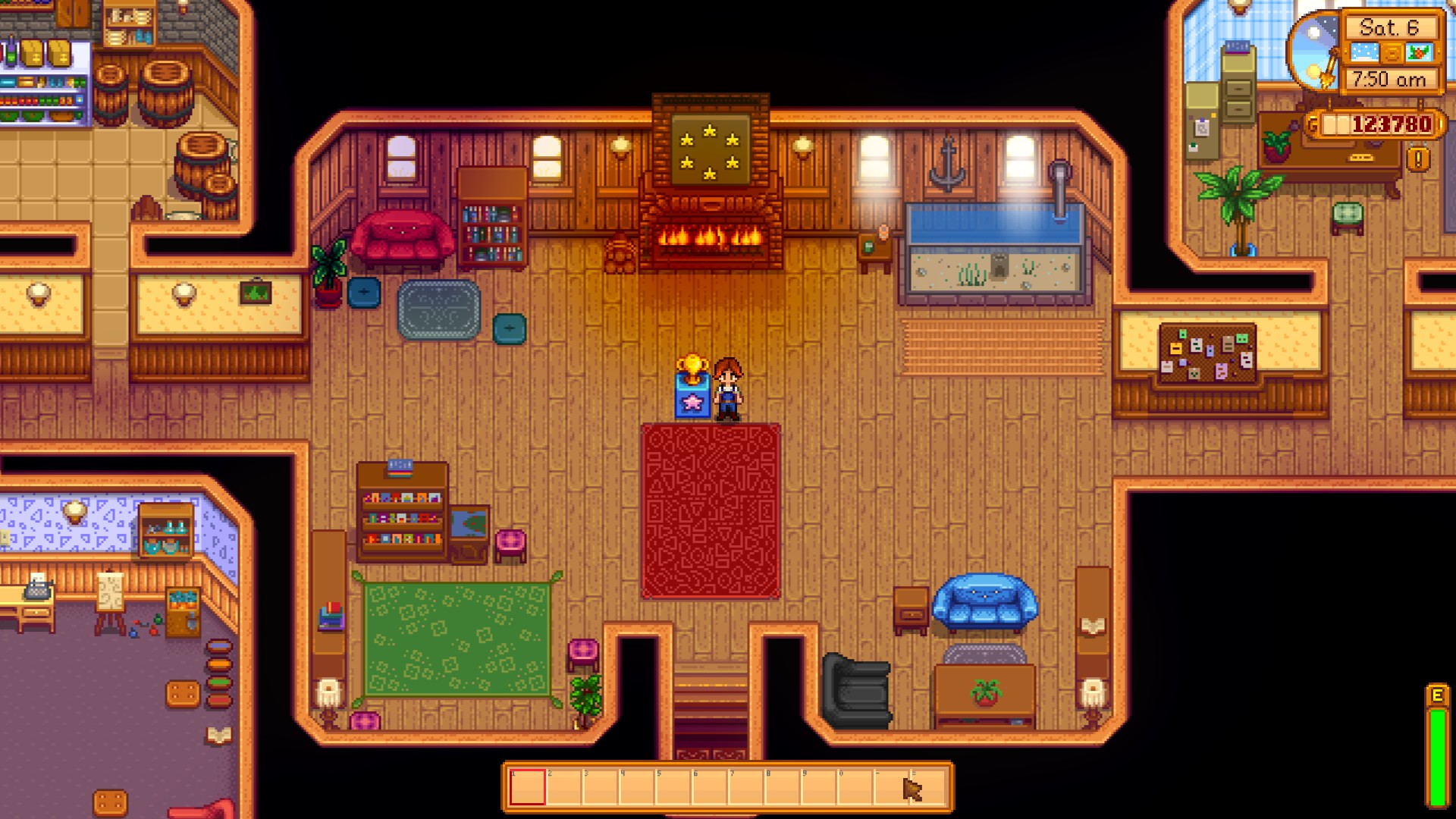Select the final hotbar slot marked =

coord(927,787)
